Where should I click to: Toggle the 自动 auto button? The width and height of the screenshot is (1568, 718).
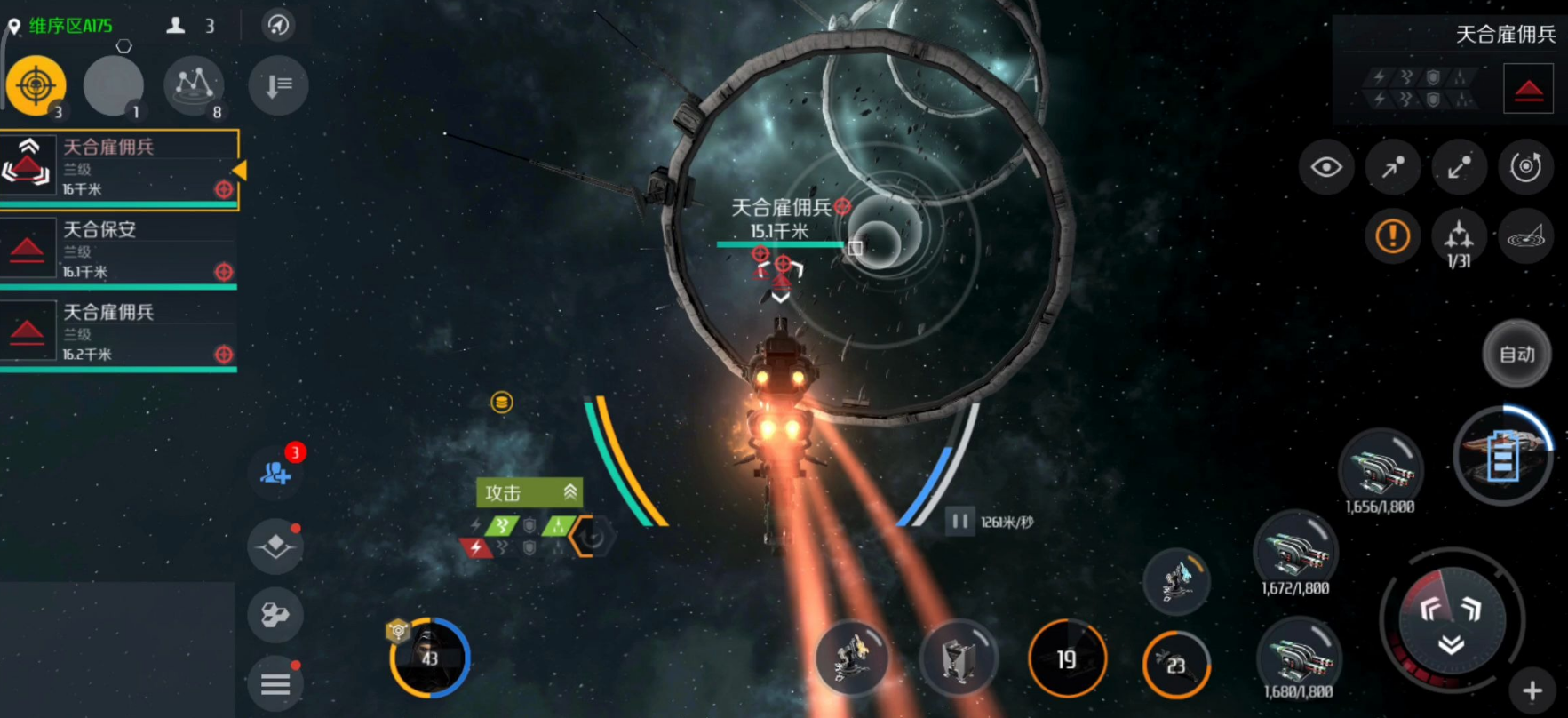coord(1516,355)
